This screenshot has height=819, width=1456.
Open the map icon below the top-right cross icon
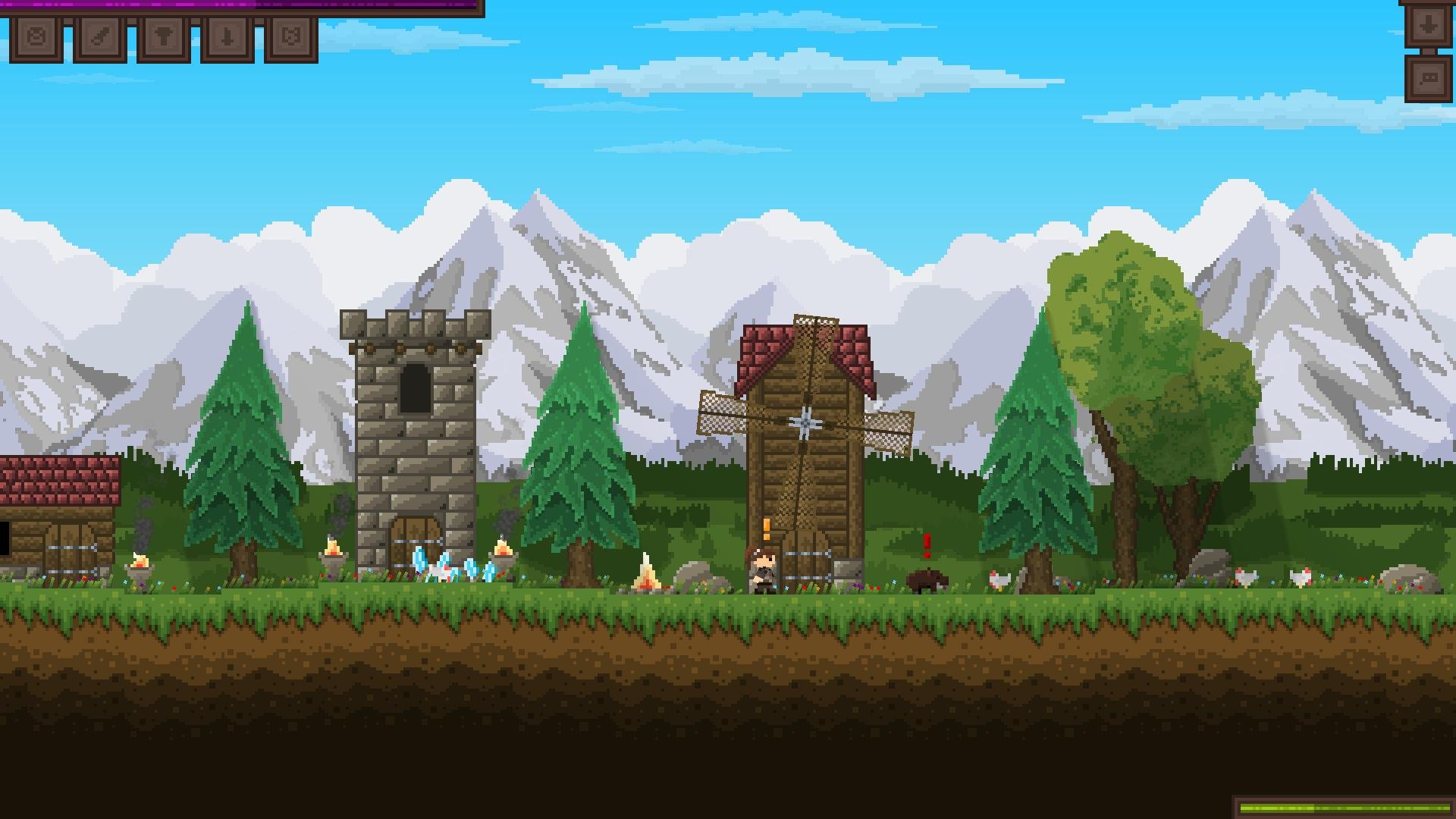1429,78
